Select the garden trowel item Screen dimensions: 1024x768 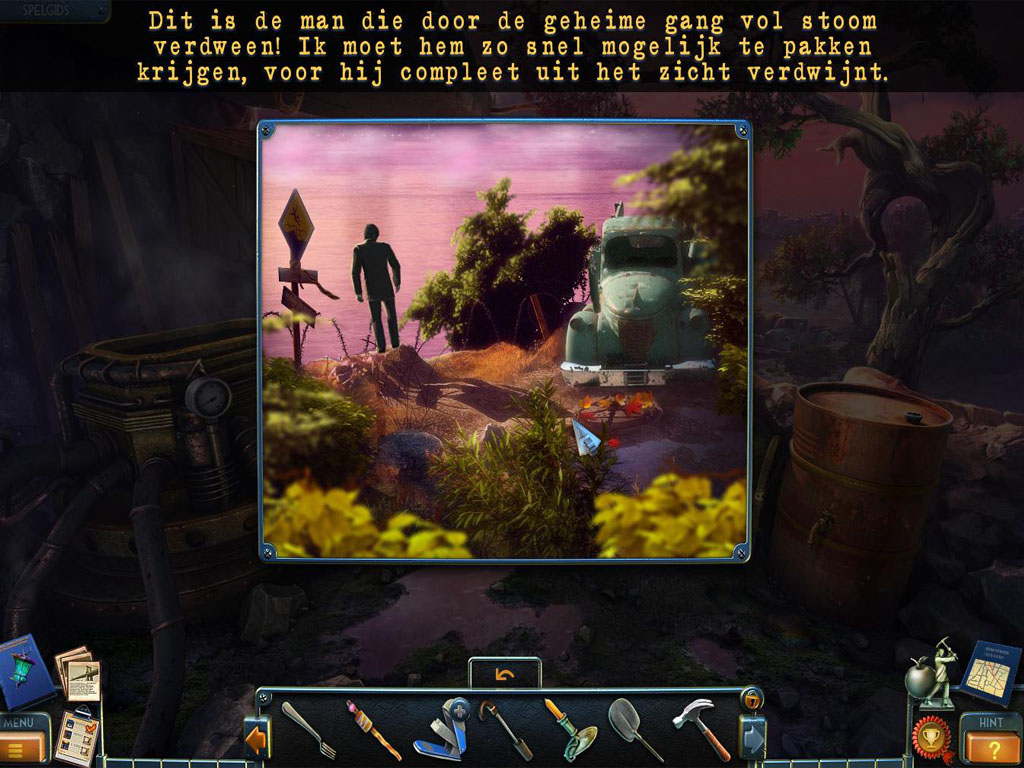point(570,730)
